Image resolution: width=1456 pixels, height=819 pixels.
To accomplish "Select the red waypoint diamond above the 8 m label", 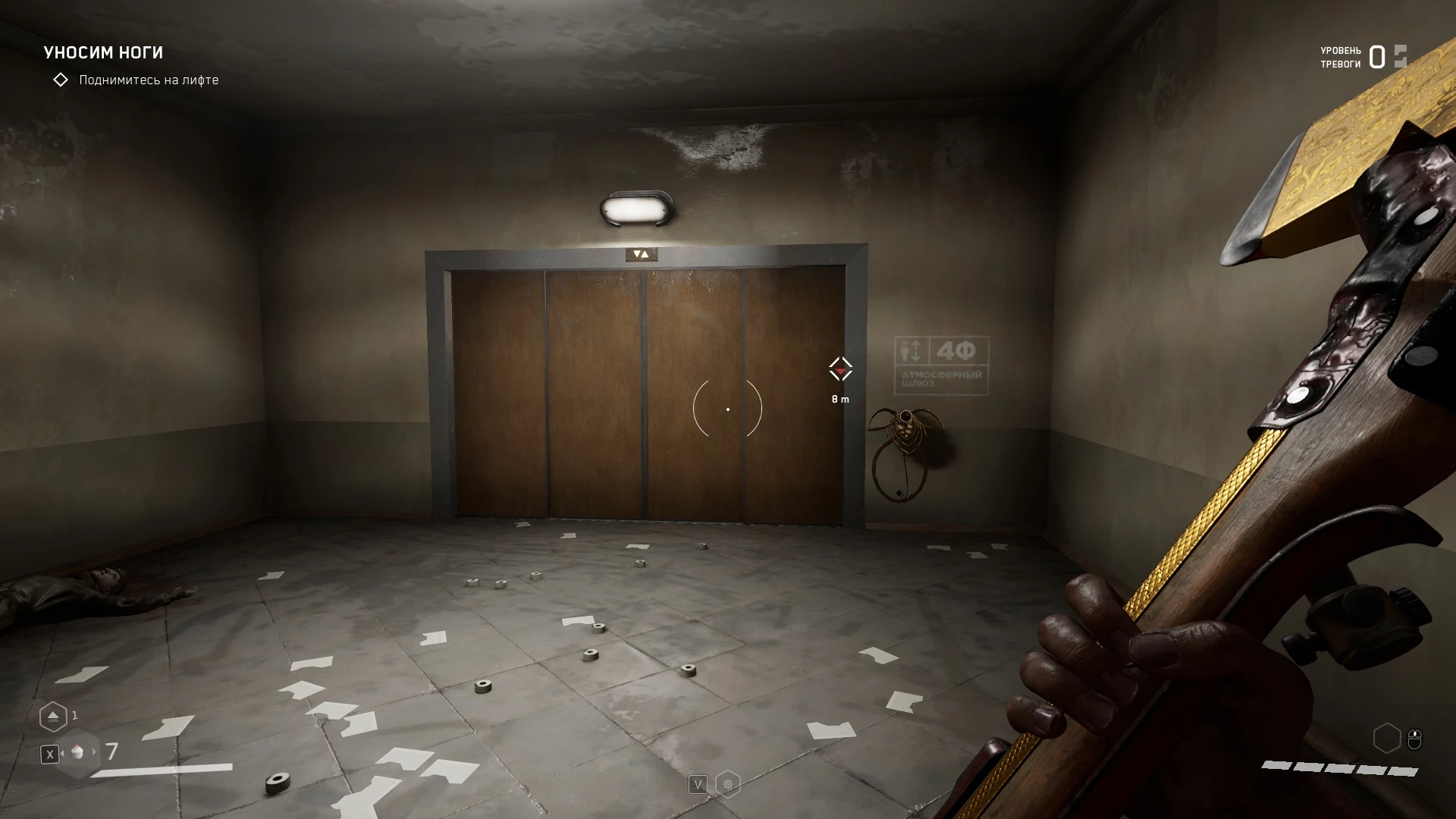I will [840, 369].
